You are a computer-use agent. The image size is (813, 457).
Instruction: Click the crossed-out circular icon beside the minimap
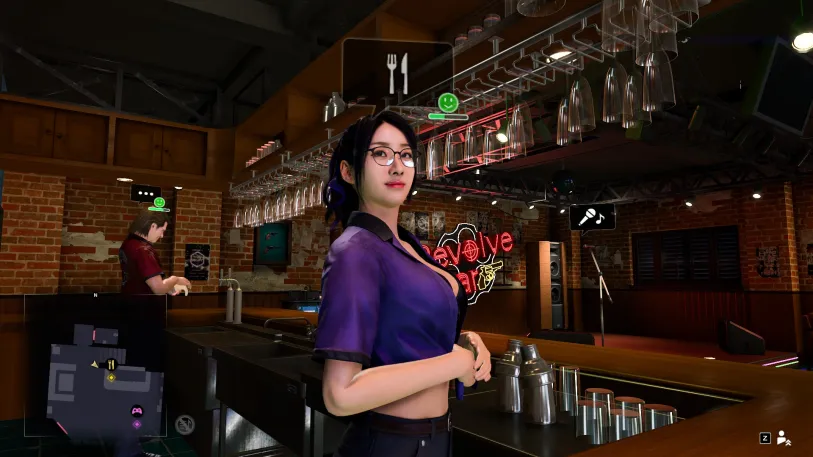click(x=185, y=424)
